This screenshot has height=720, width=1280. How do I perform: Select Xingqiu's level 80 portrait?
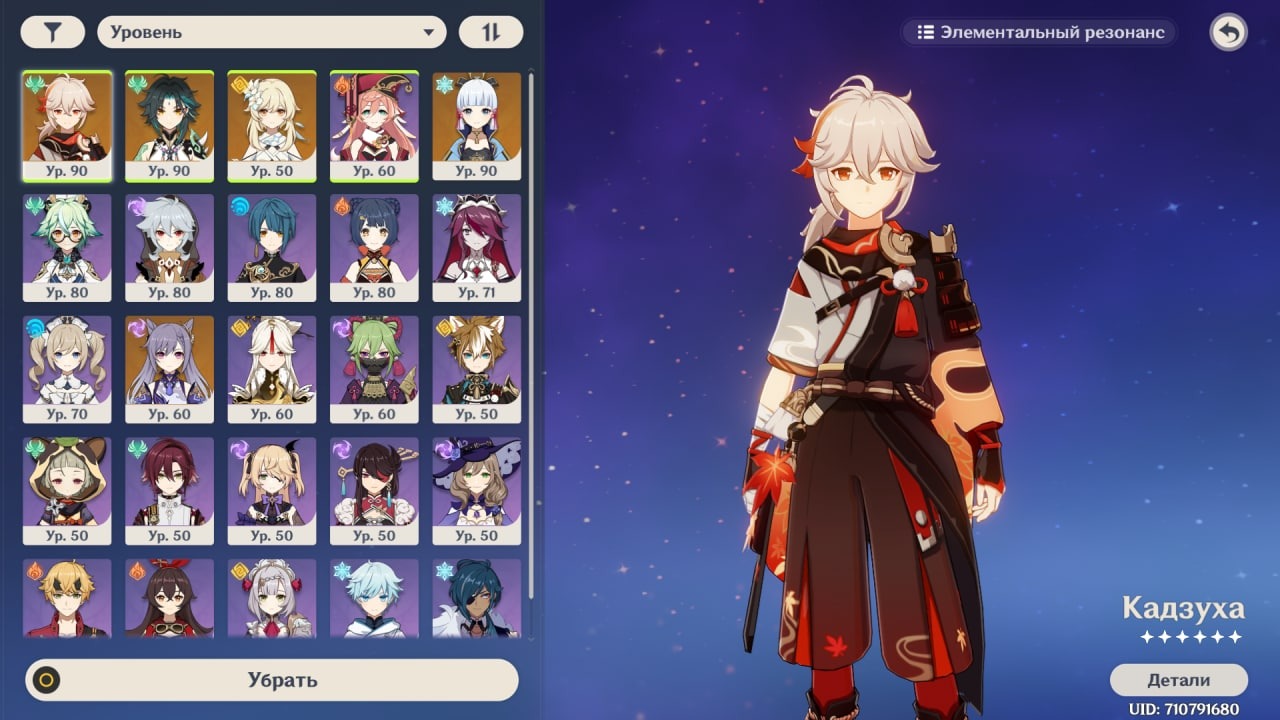tap(272, 247)
